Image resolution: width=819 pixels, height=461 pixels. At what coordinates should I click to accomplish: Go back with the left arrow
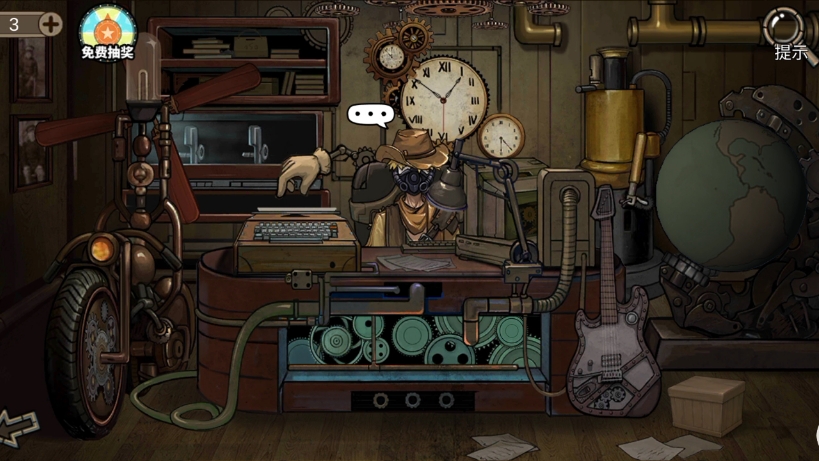point(18,425)
